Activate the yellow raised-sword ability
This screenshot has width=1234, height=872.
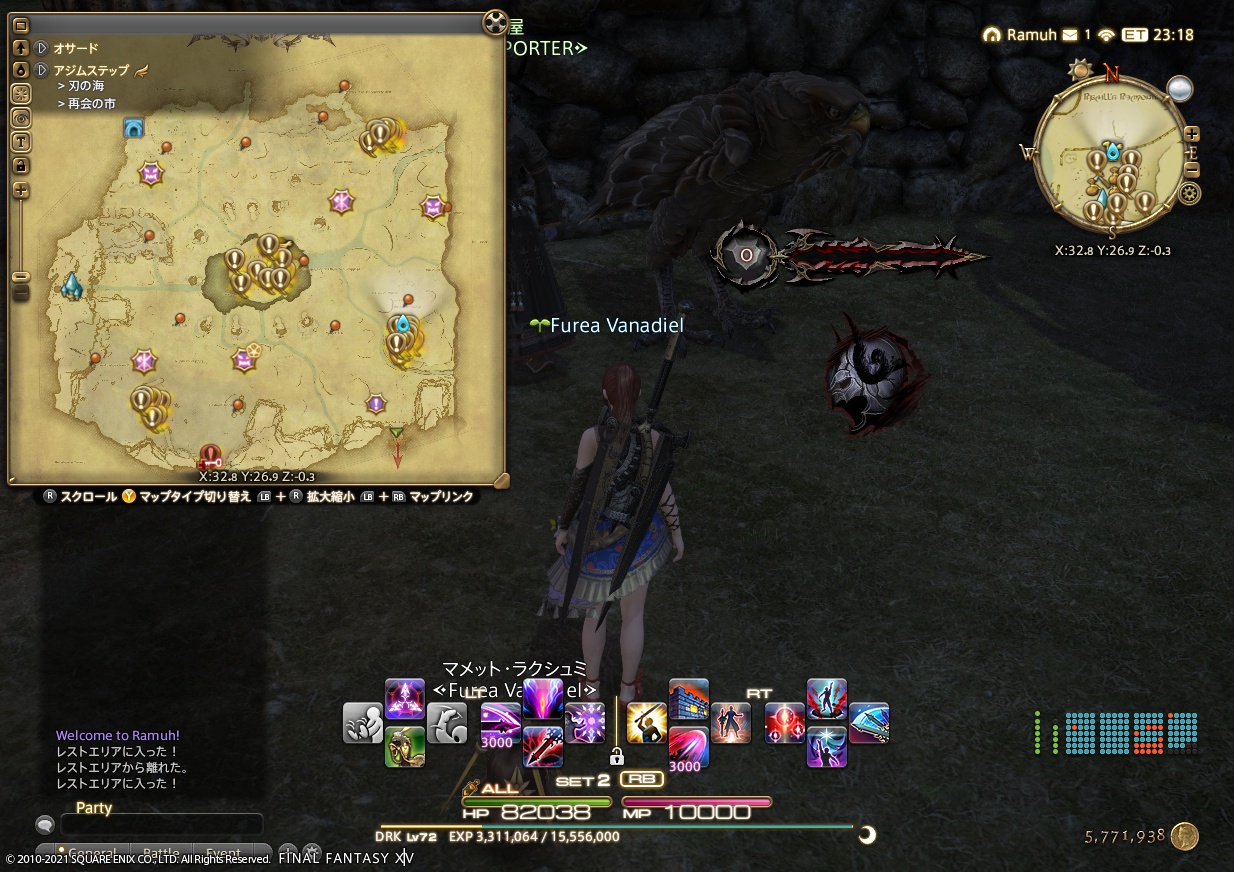pyautogui.click(x=646, y=722)
